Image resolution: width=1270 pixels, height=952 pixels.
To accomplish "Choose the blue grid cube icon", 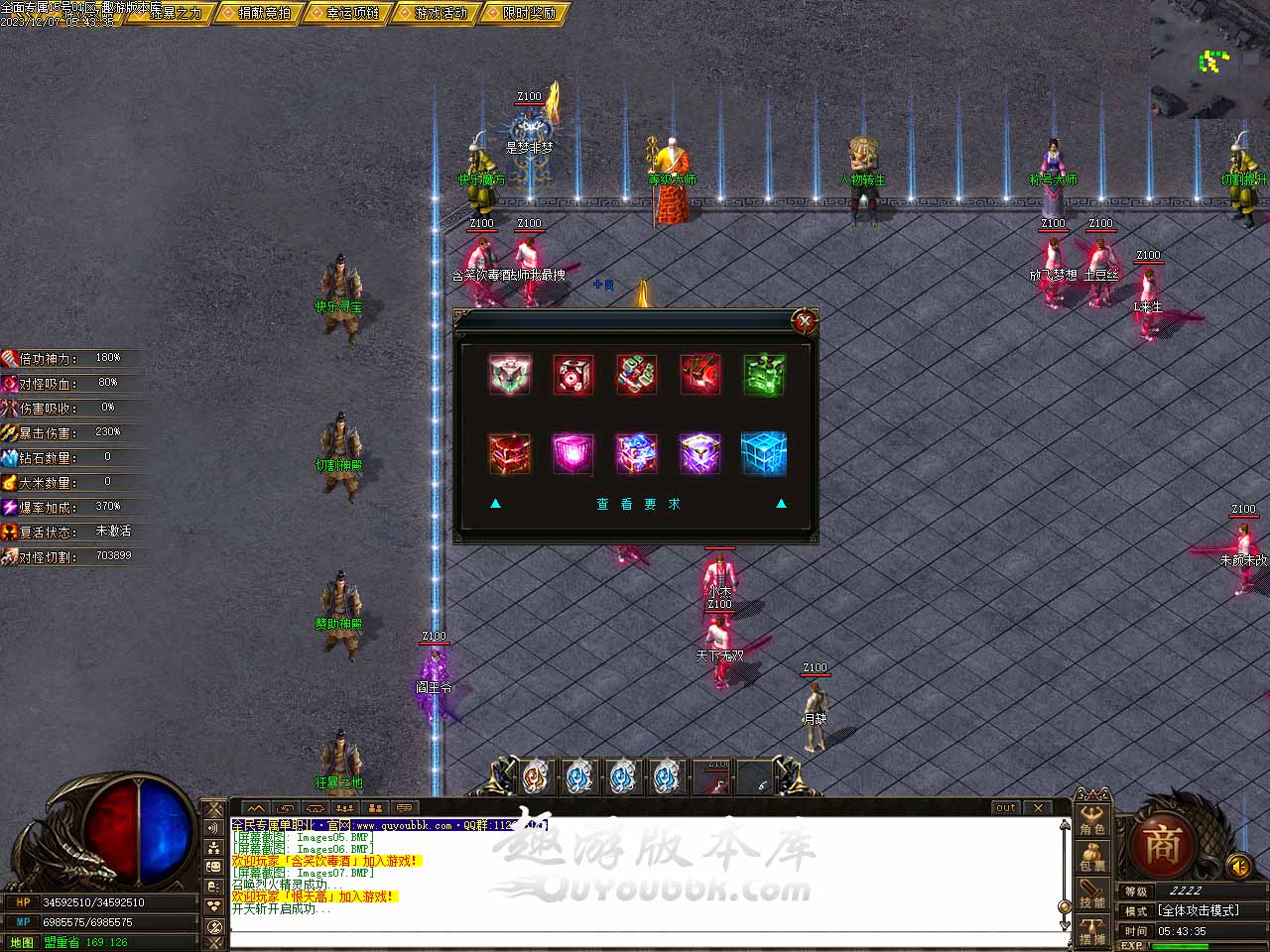I will click(764, 453).
